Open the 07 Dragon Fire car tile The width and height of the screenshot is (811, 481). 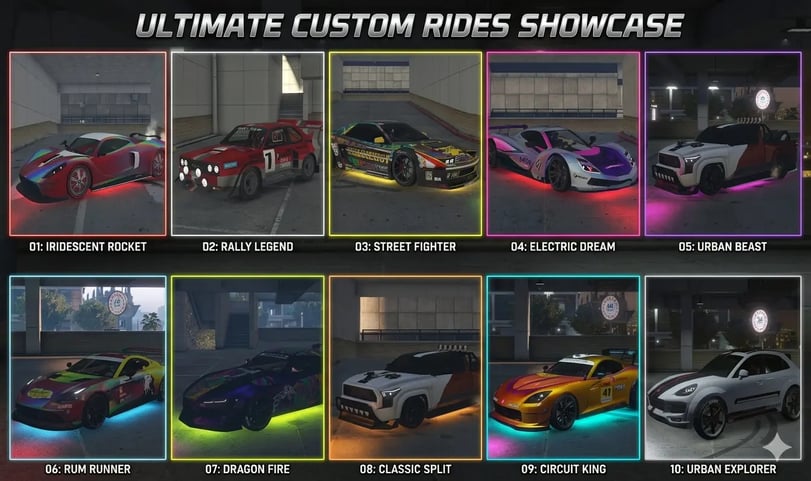(247, 367)
